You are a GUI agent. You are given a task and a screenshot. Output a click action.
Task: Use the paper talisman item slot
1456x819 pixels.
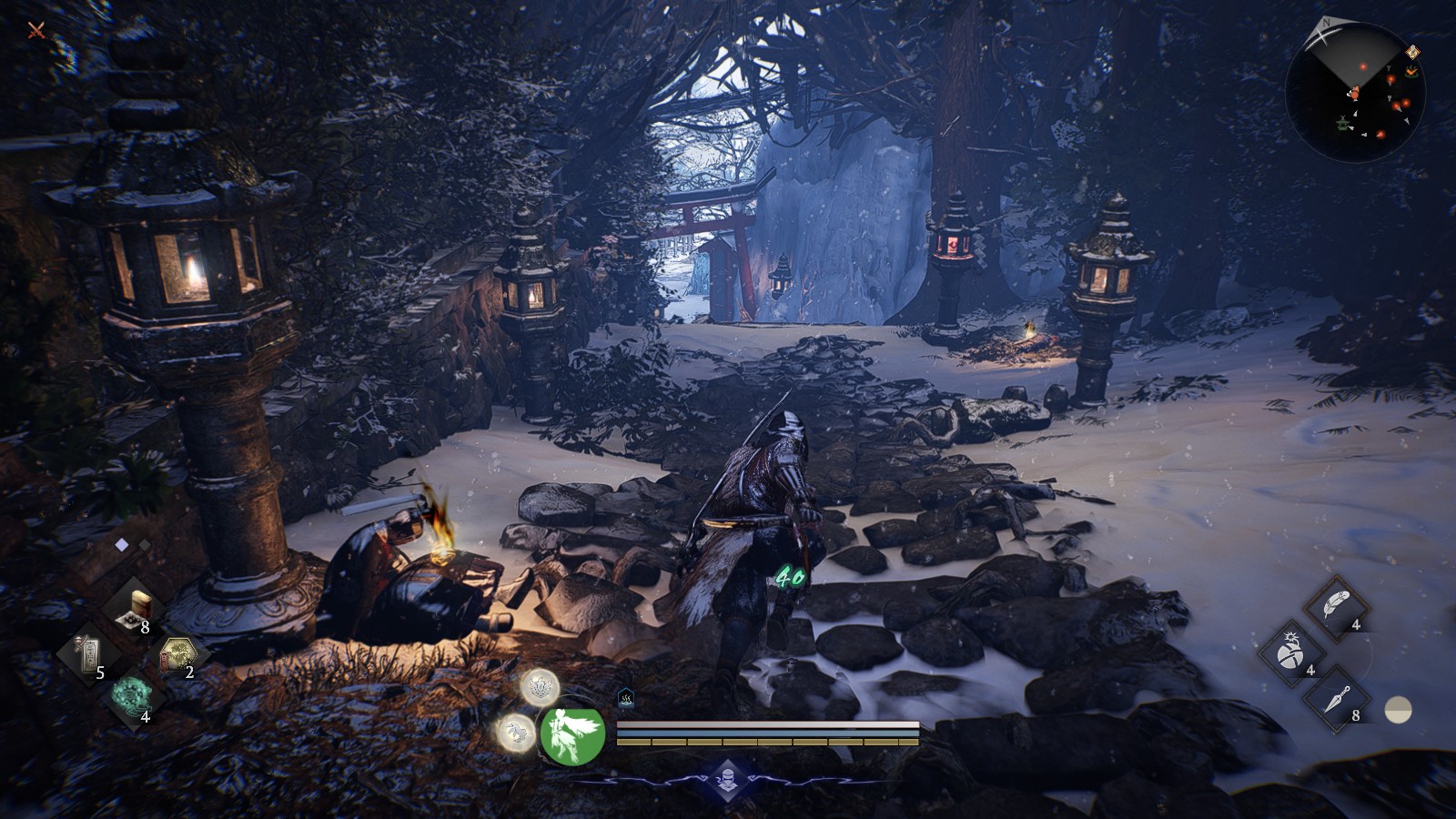point(88,655)
